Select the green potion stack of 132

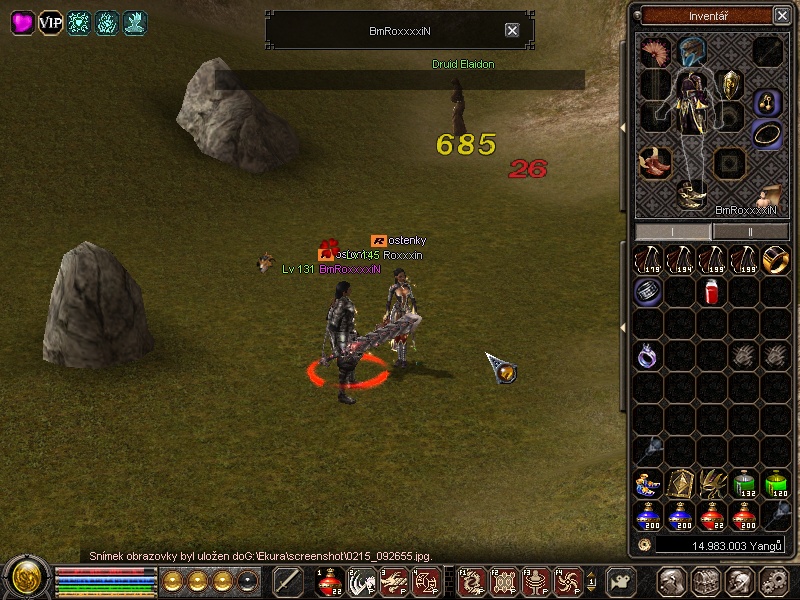point(743,485)
